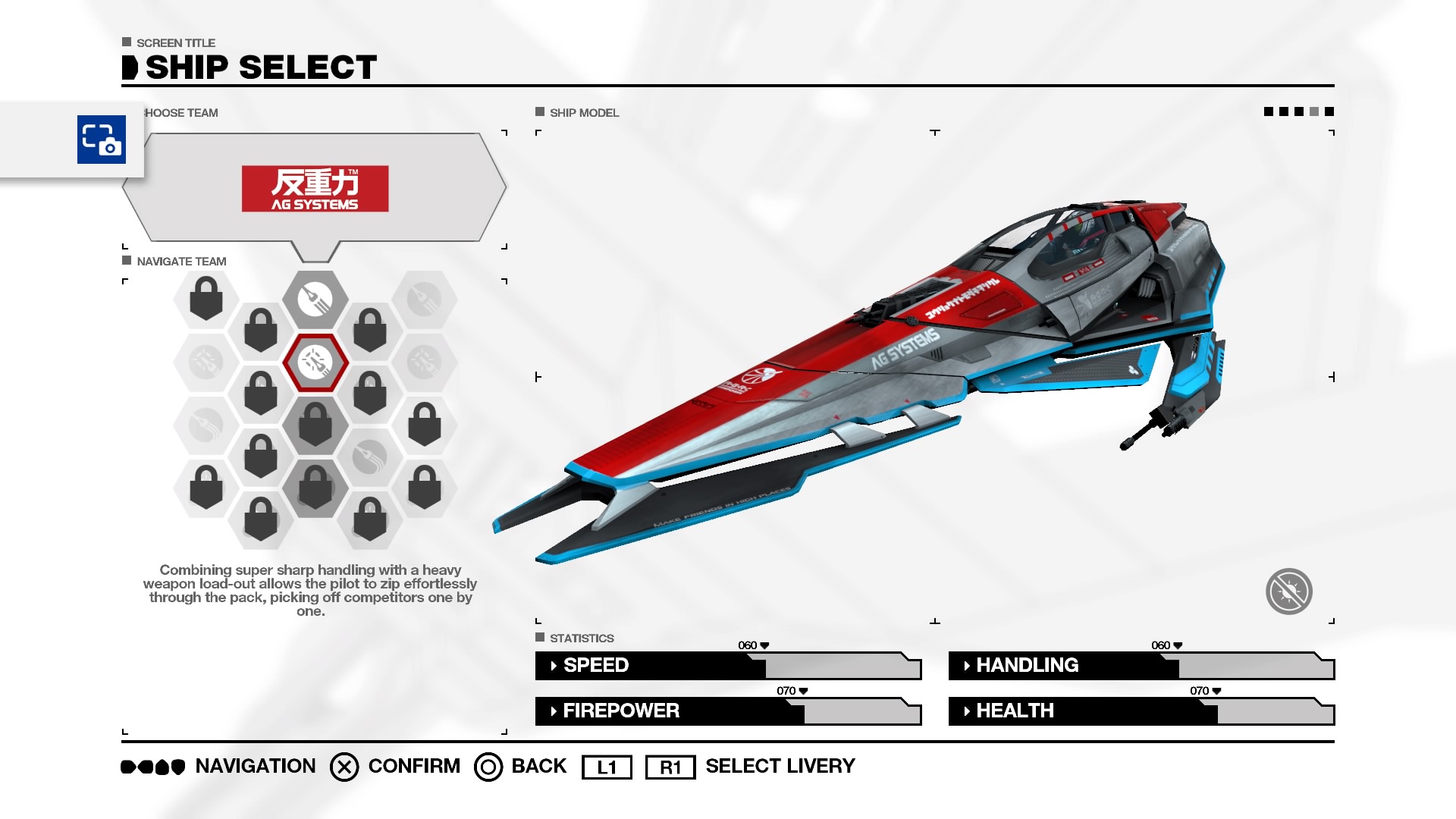Choose the dark grey unlocked ship hexagon
Viewport: 1456px width, 819px height.
pos(315,300)
